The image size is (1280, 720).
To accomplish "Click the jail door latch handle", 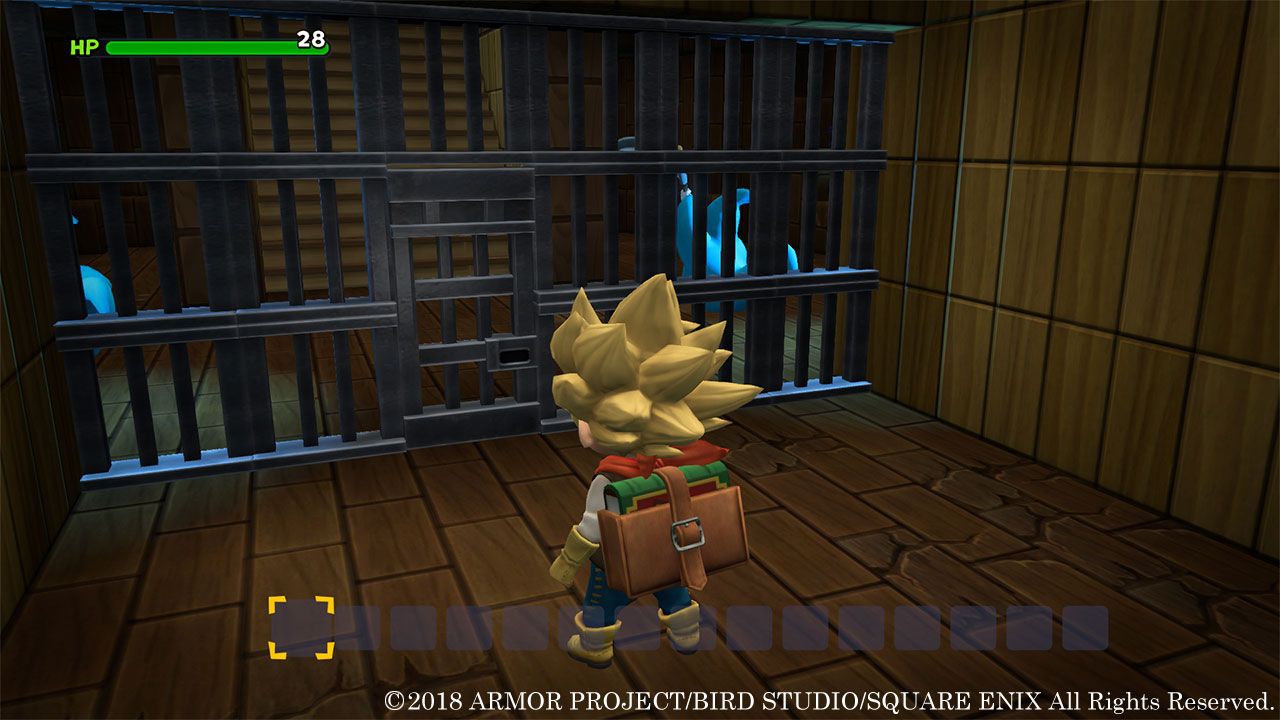I will pos(511,355).
